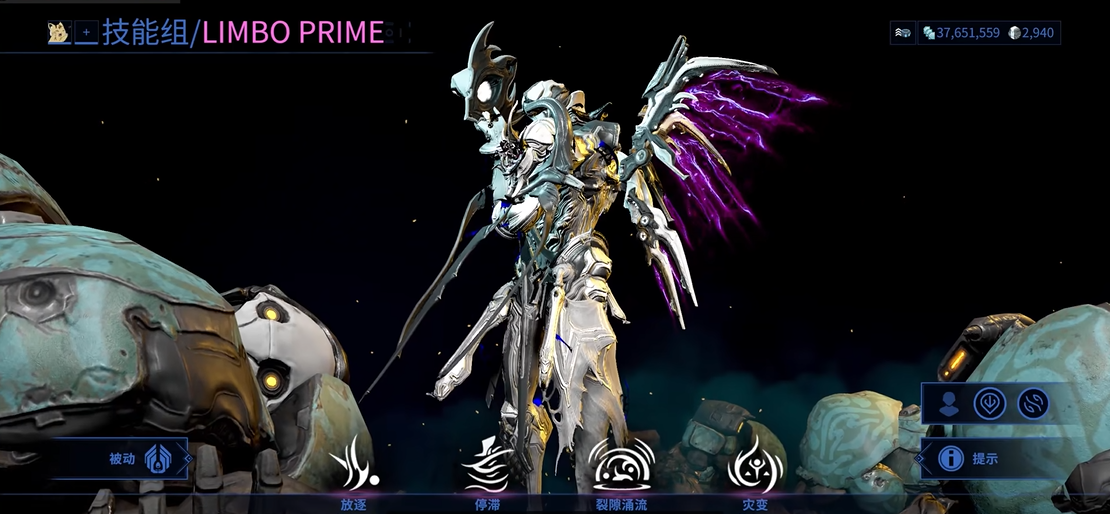Viewport: 1110px width, 514px height.
Task: Open the 提示 tips panel
Action: coord(968,458)
